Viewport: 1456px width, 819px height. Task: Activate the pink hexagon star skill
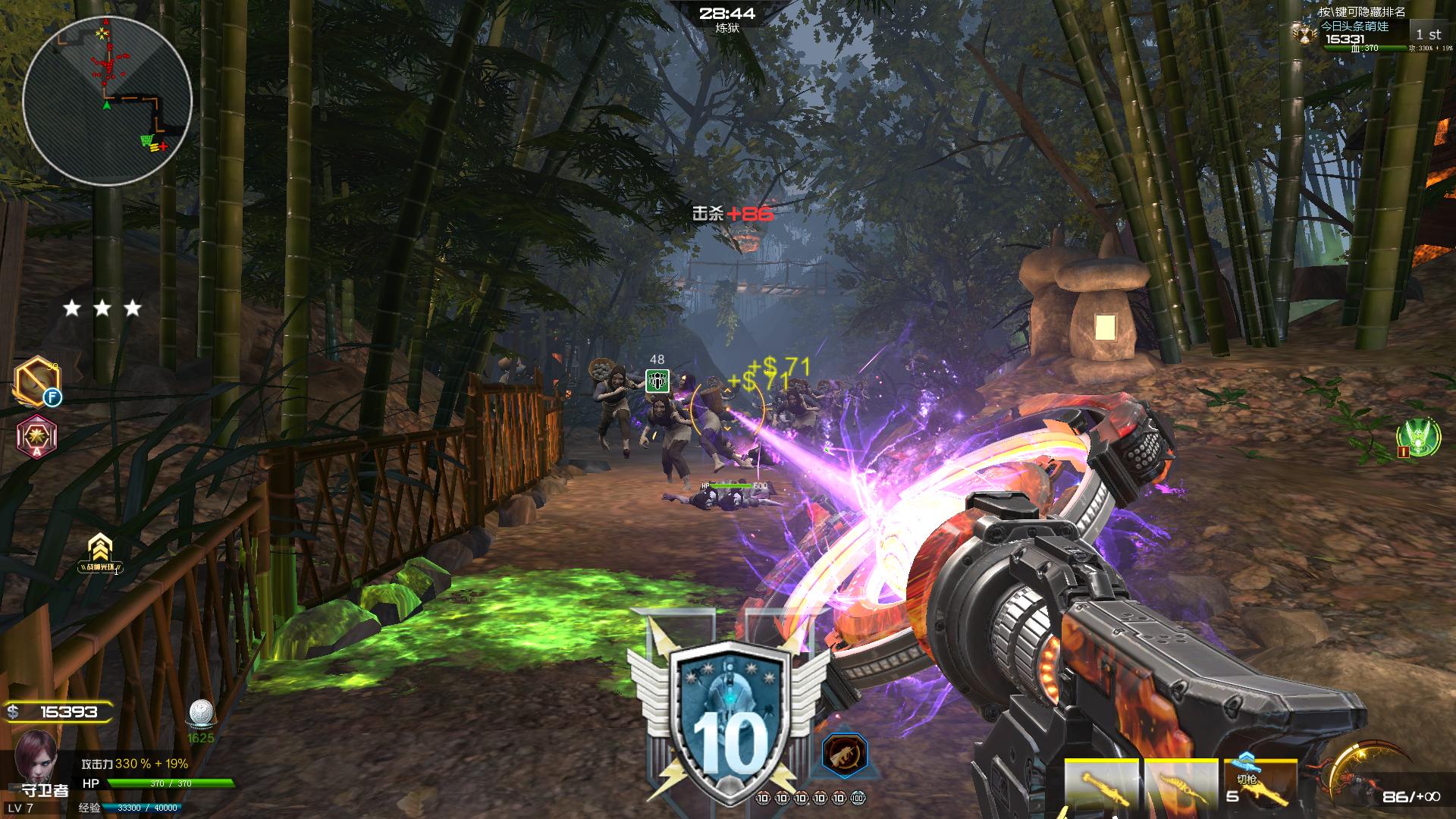(x=37, y=437)
